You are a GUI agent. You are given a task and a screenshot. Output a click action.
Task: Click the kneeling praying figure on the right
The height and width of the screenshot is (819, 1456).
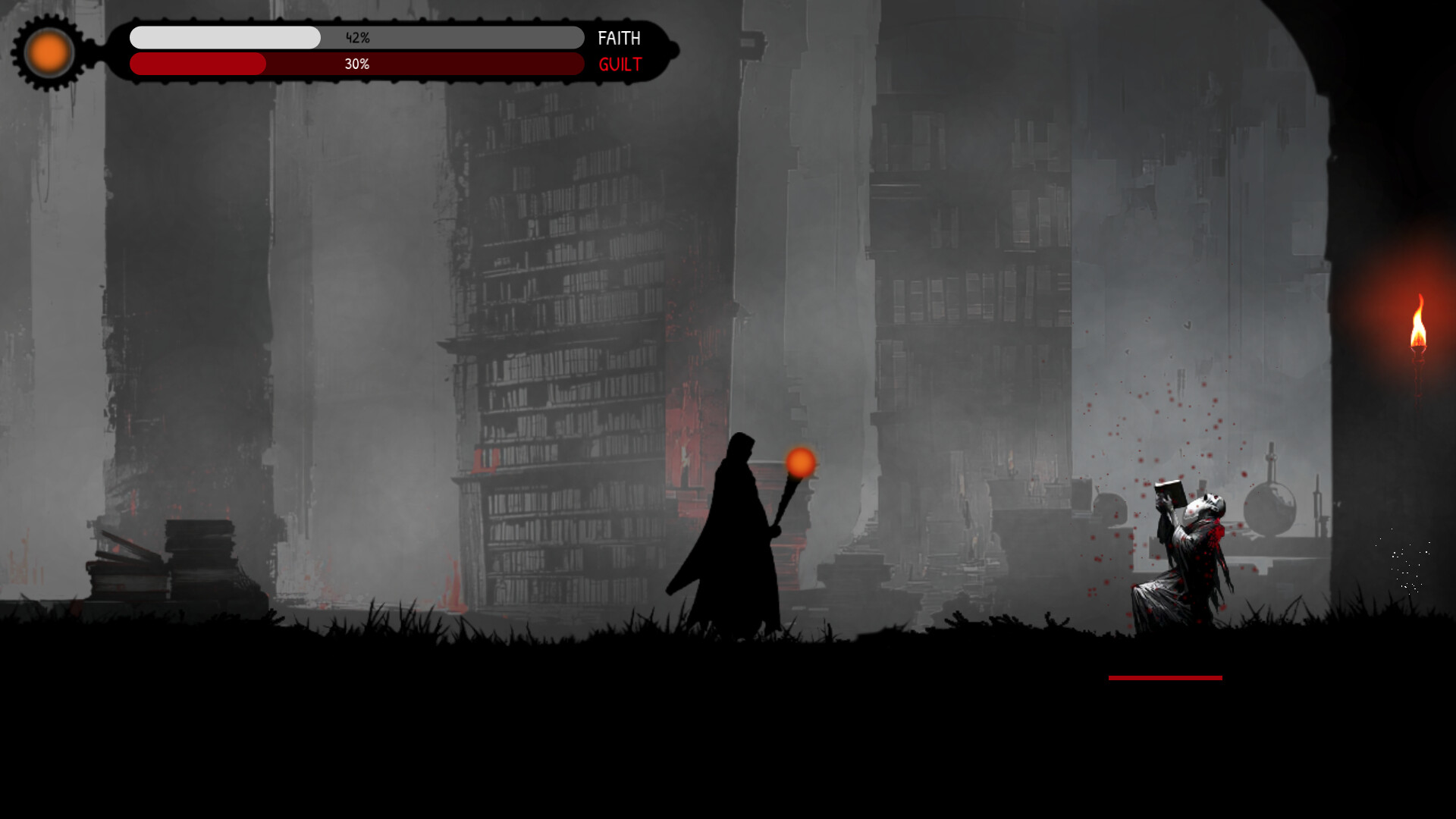coord(1191,561)
